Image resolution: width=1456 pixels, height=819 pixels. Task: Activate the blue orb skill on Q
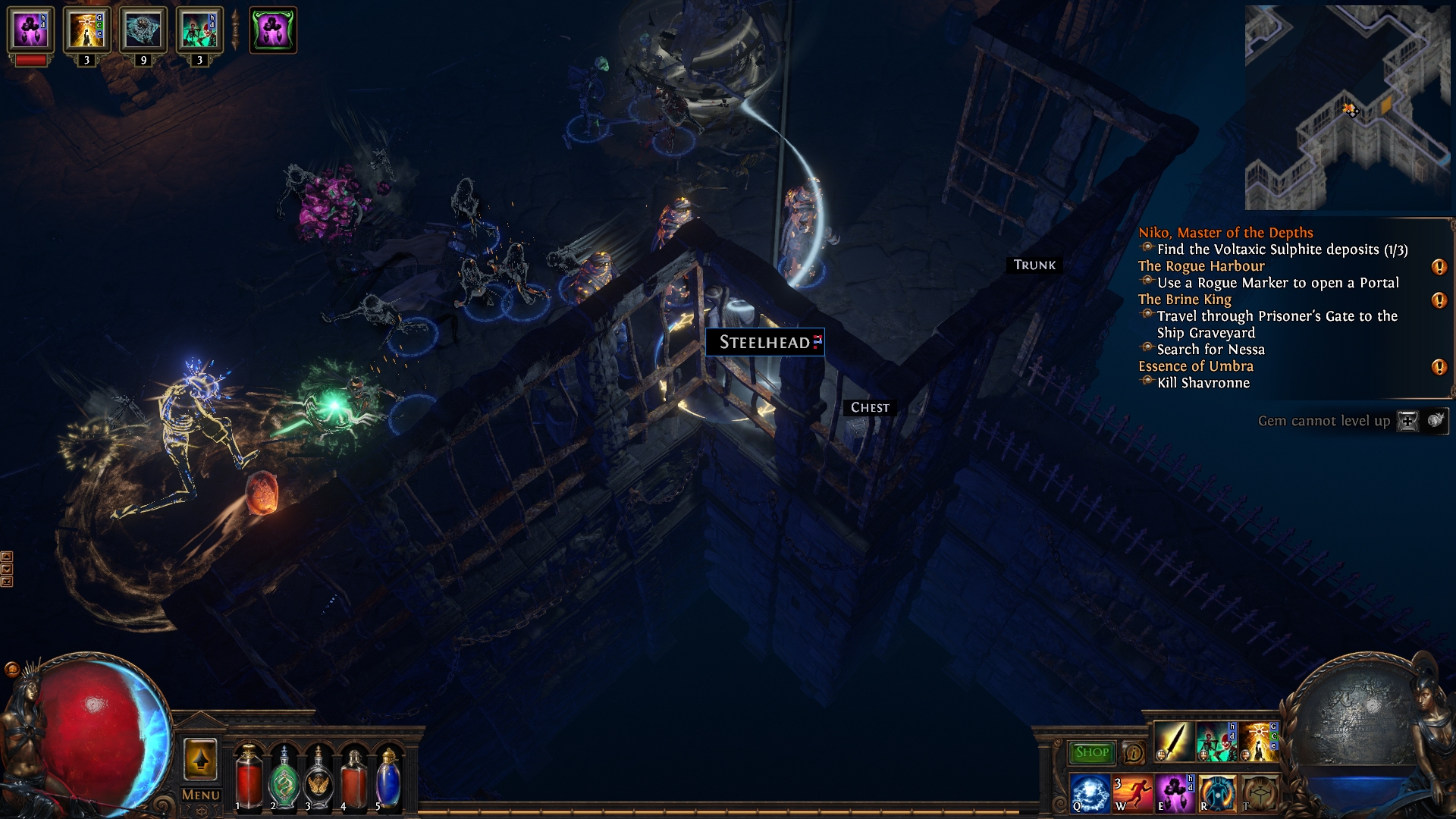tap(1090, 792)
